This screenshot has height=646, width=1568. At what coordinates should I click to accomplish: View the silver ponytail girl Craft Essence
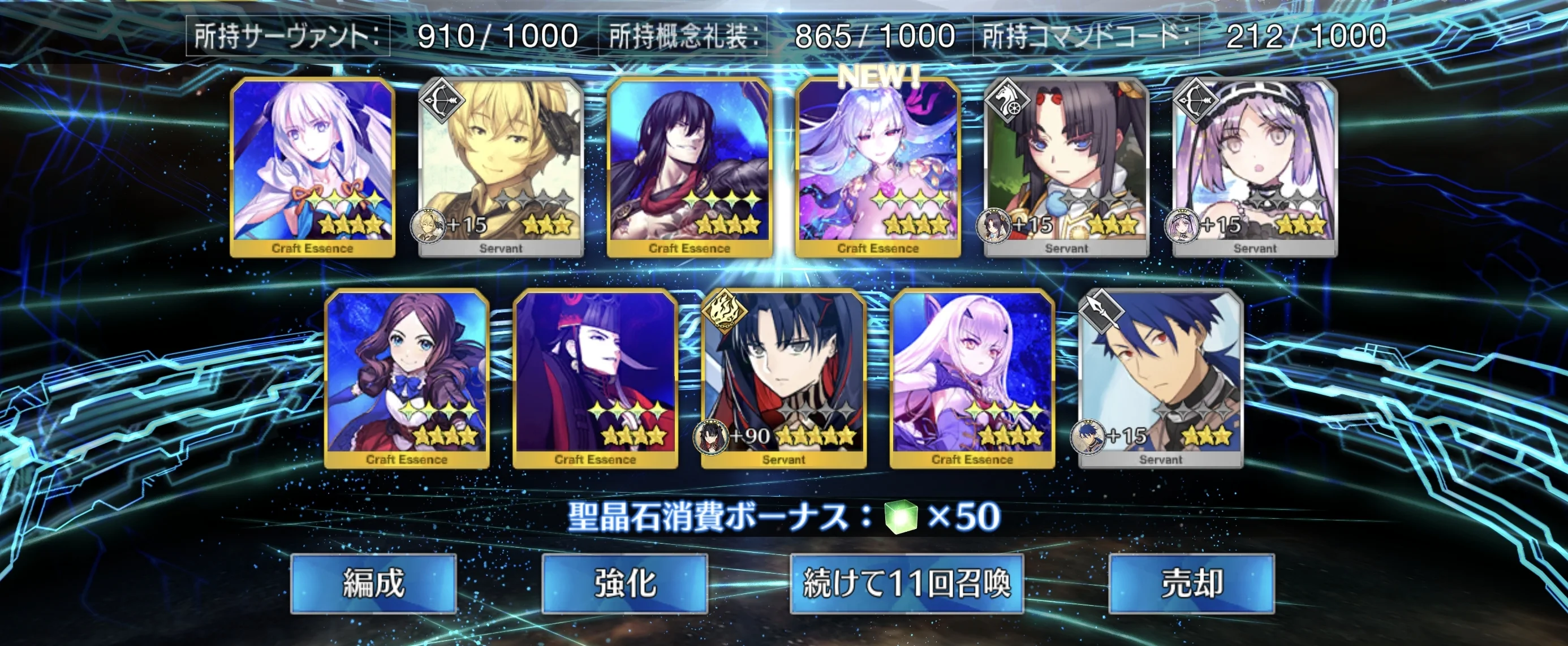312,167
